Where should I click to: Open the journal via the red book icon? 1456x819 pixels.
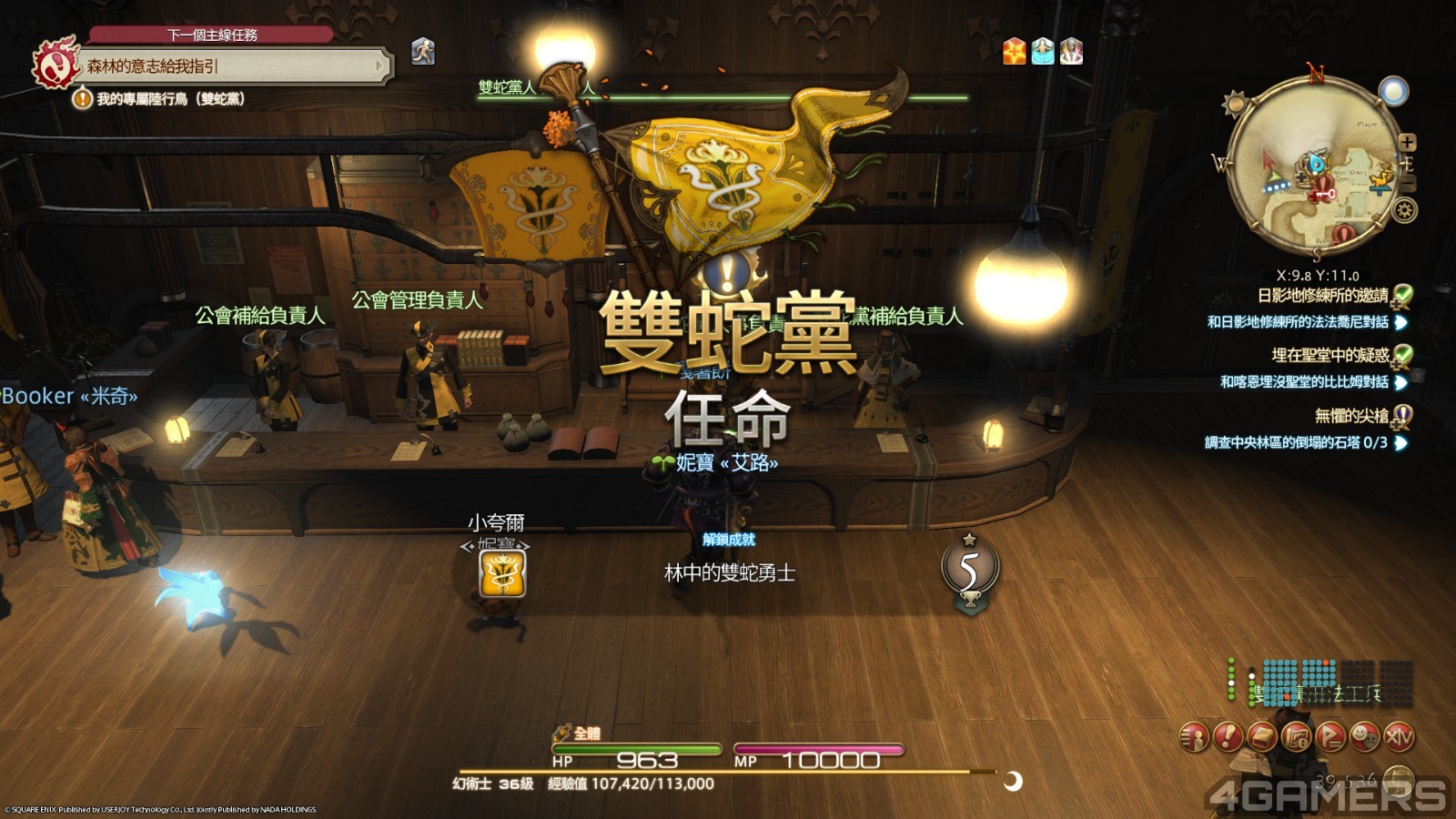point(1261,737)
